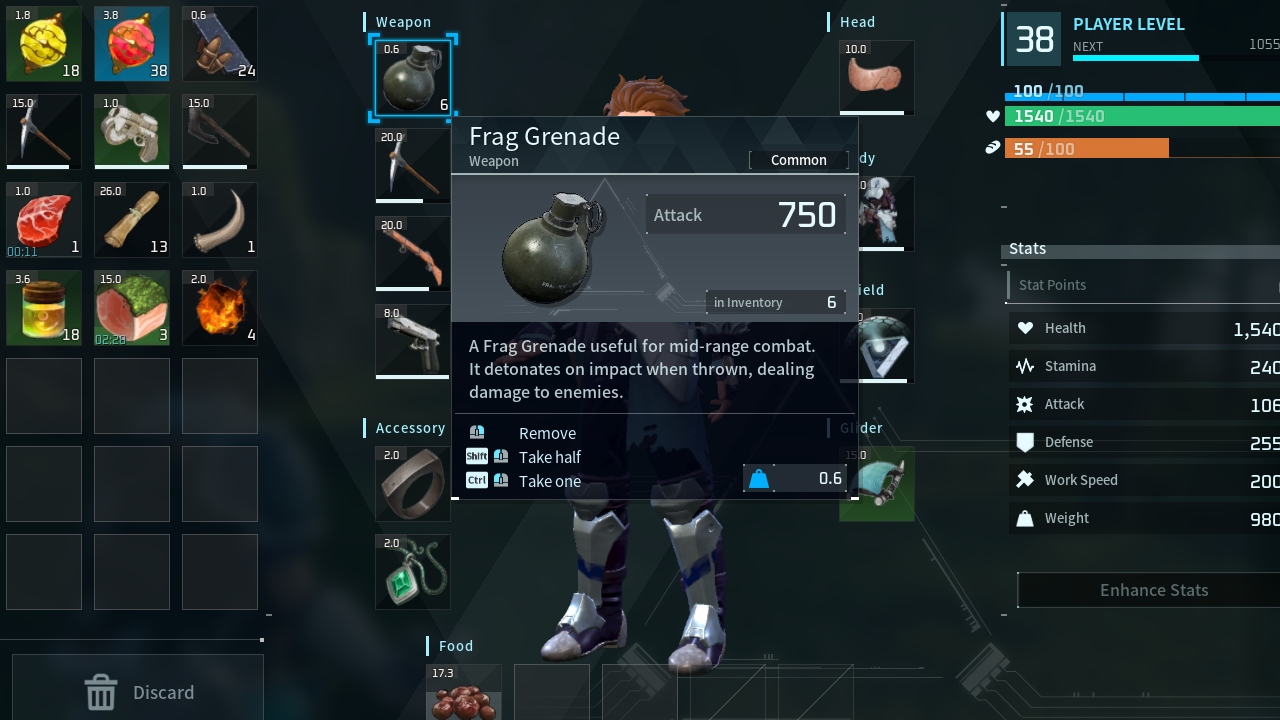
Task: Click the flame organ in inventory
Action: click(220, 308)
